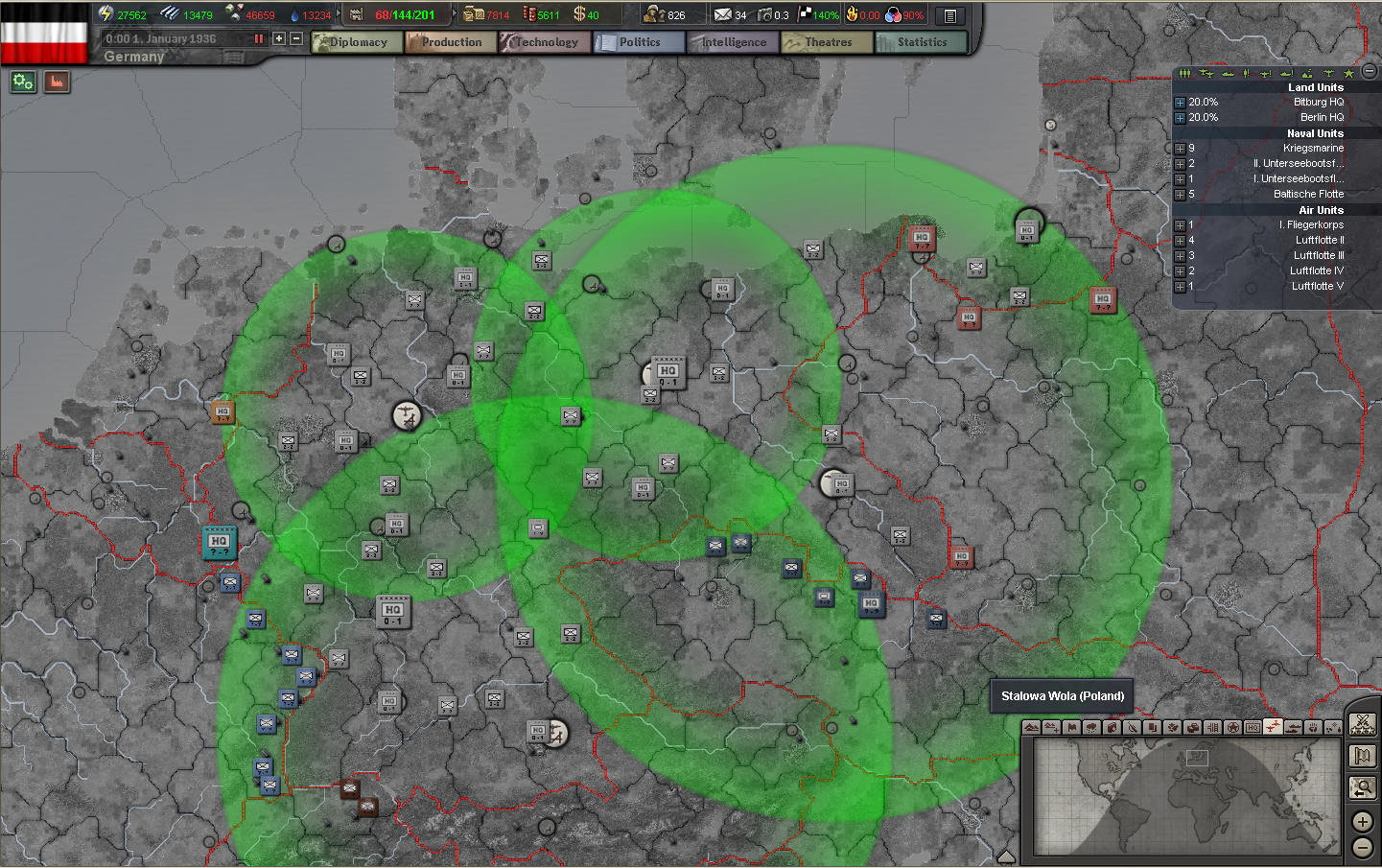
Task: Switch to the naval mapmode icon
Action: (1295, 727)
